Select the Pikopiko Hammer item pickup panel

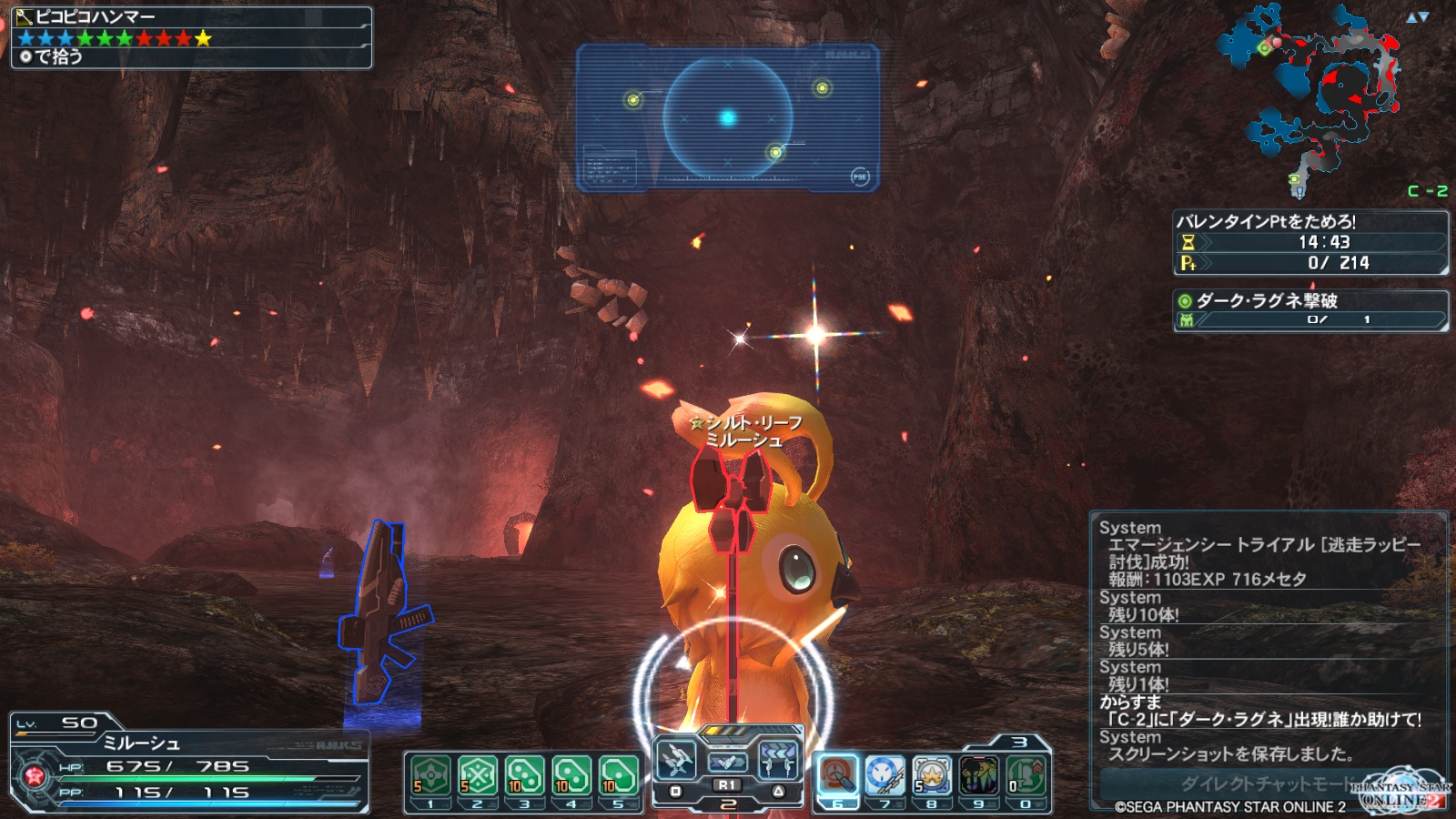coord(191,37)
